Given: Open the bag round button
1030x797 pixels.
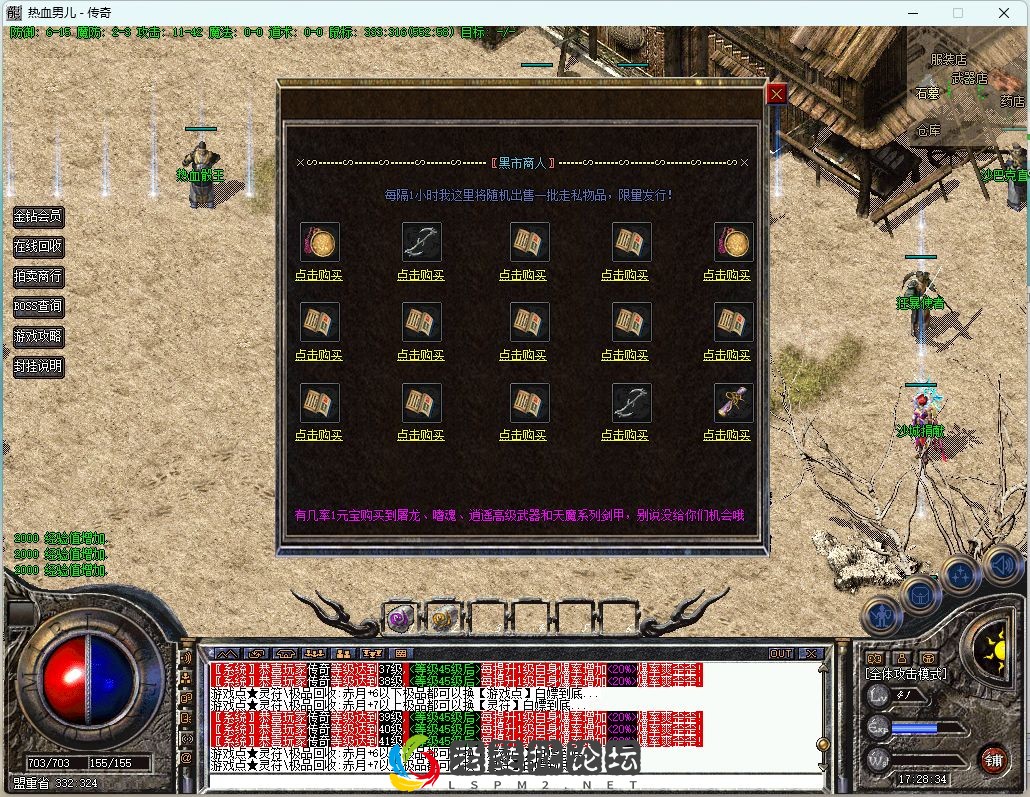Looking at the screenshot, I should coord(920,596).
